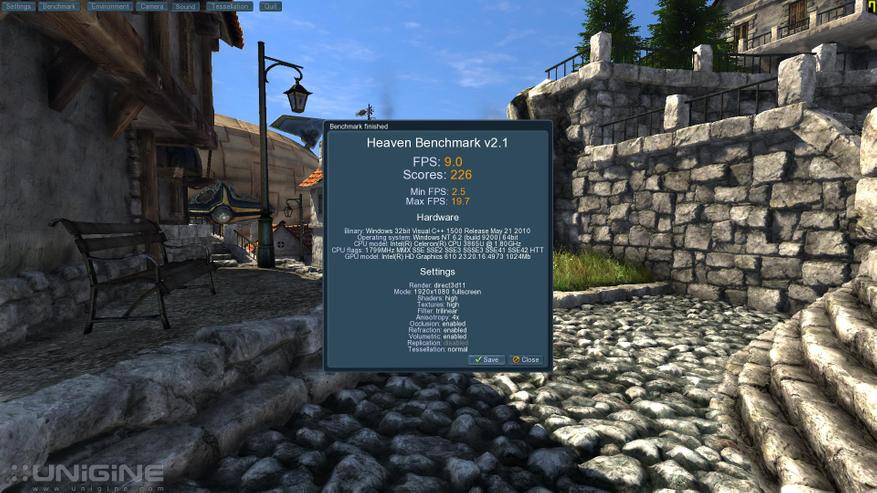Save the benchmark results
This screenshot has height=493, width=877.
(487, 359)
